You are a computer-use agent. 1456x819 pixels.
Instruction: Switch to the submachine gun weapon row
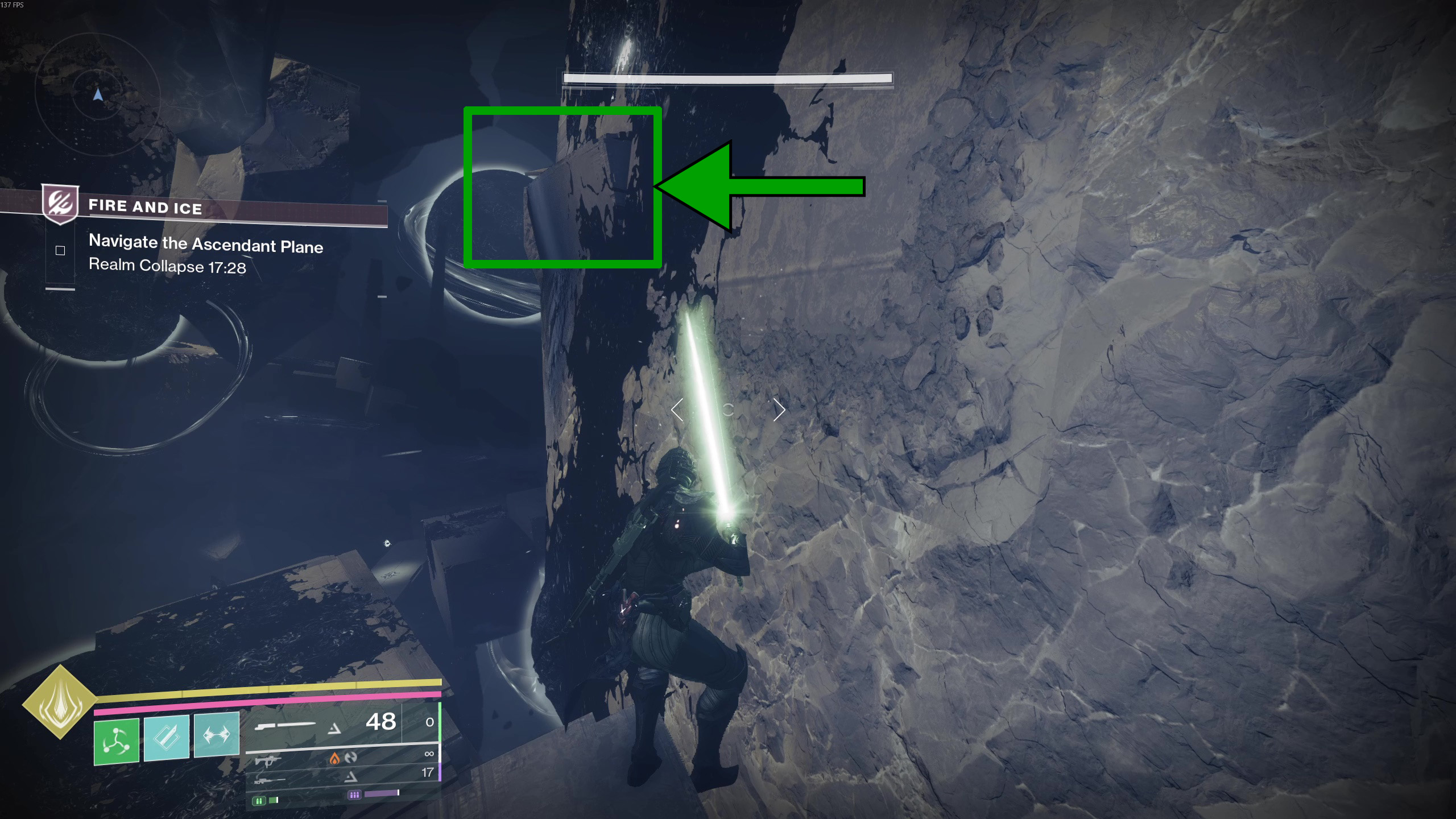point(341,758)
